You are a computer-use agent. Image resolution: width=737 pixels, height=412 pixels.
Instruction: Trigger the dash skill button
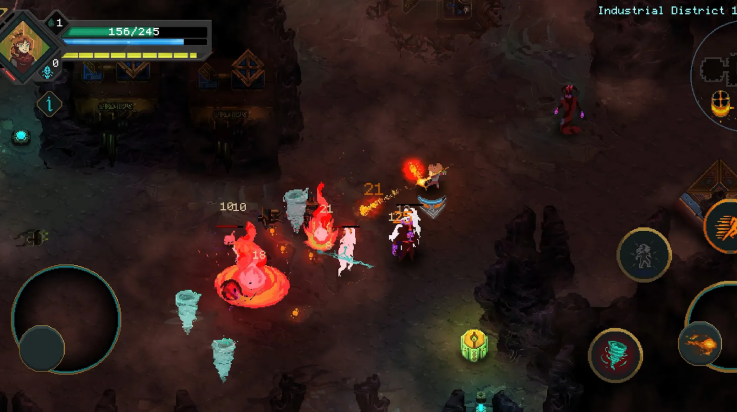722,226
